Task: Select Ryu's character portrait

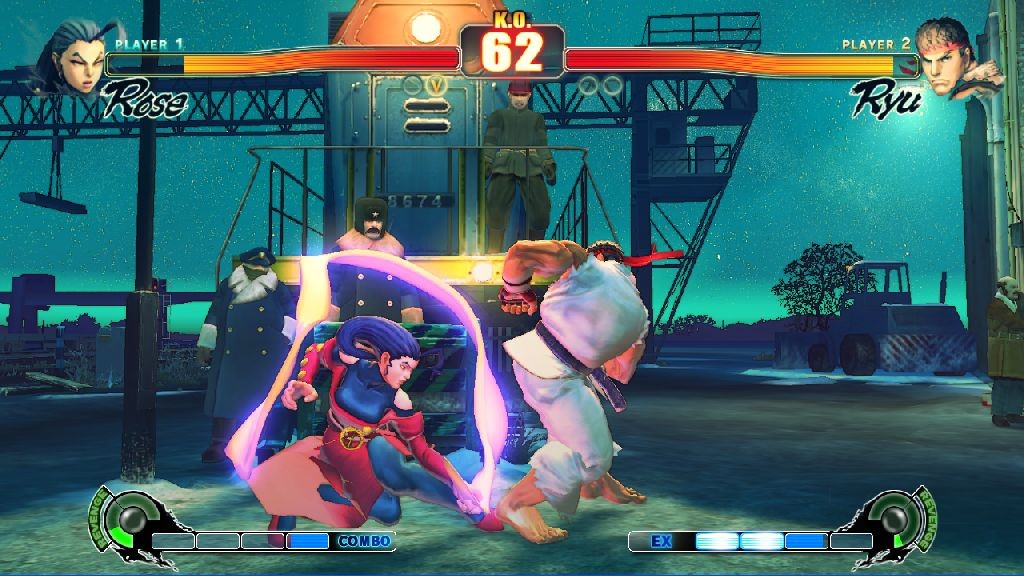Action: pos(950,58)
